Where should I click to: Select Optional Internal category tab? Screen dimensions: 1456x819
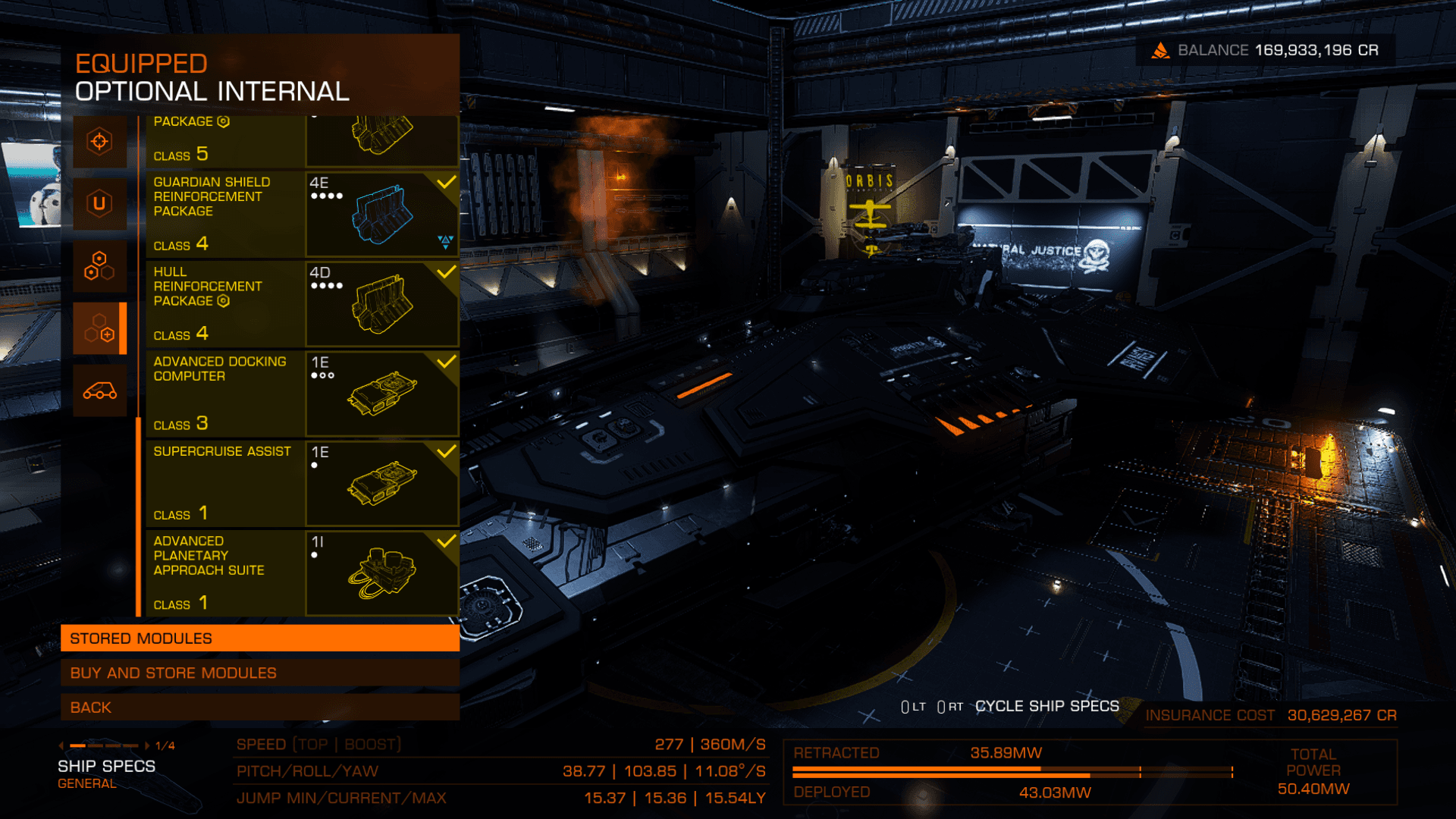click(99, 328)
